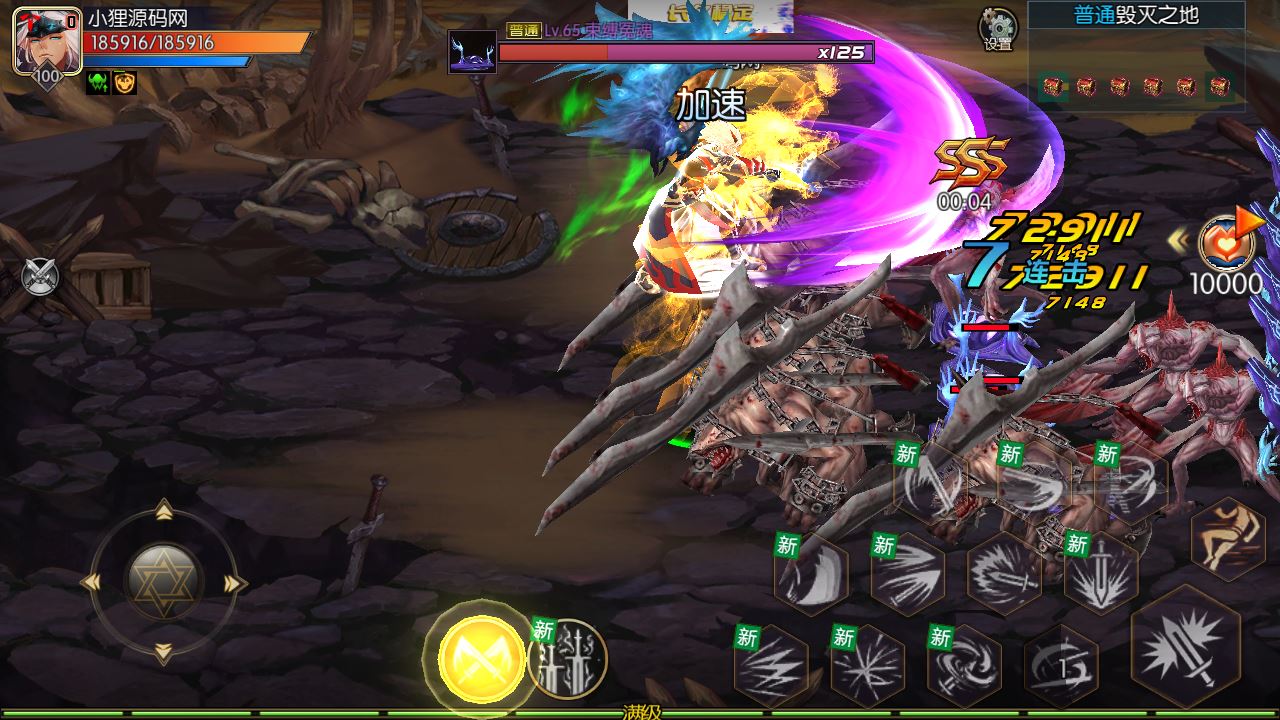1280x720 pixels.
Task: Tap the player portrait avatar
Action: click(x=47, y=40)
